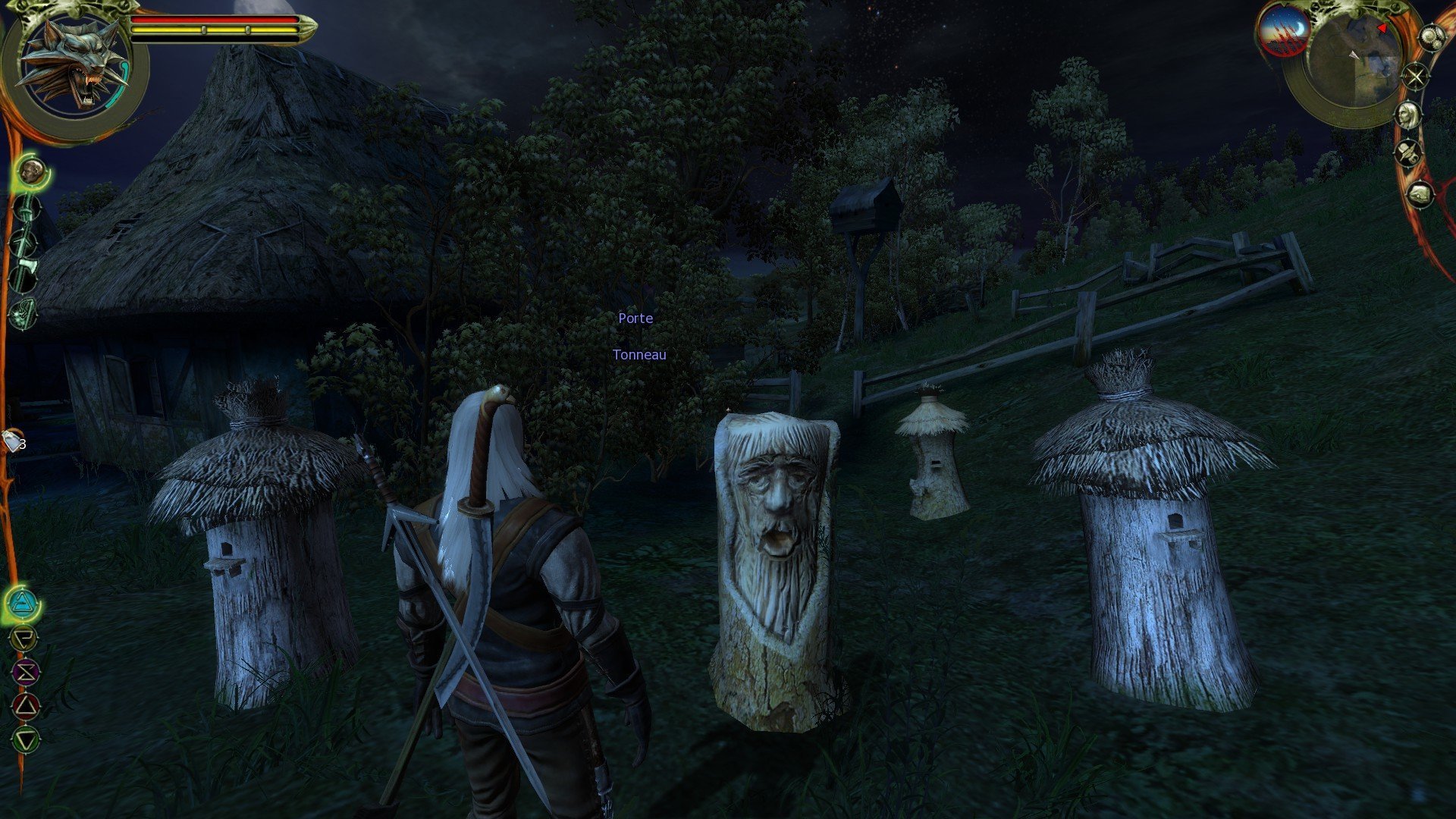Select the Porte label

(635, 318)
